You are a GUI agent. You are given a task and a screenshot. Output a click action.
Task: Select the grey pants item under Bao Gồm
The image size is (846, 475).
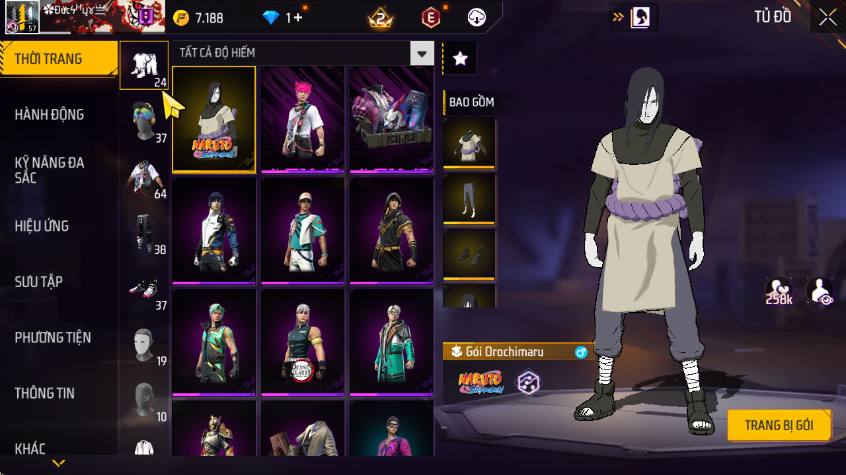(469, 198)
